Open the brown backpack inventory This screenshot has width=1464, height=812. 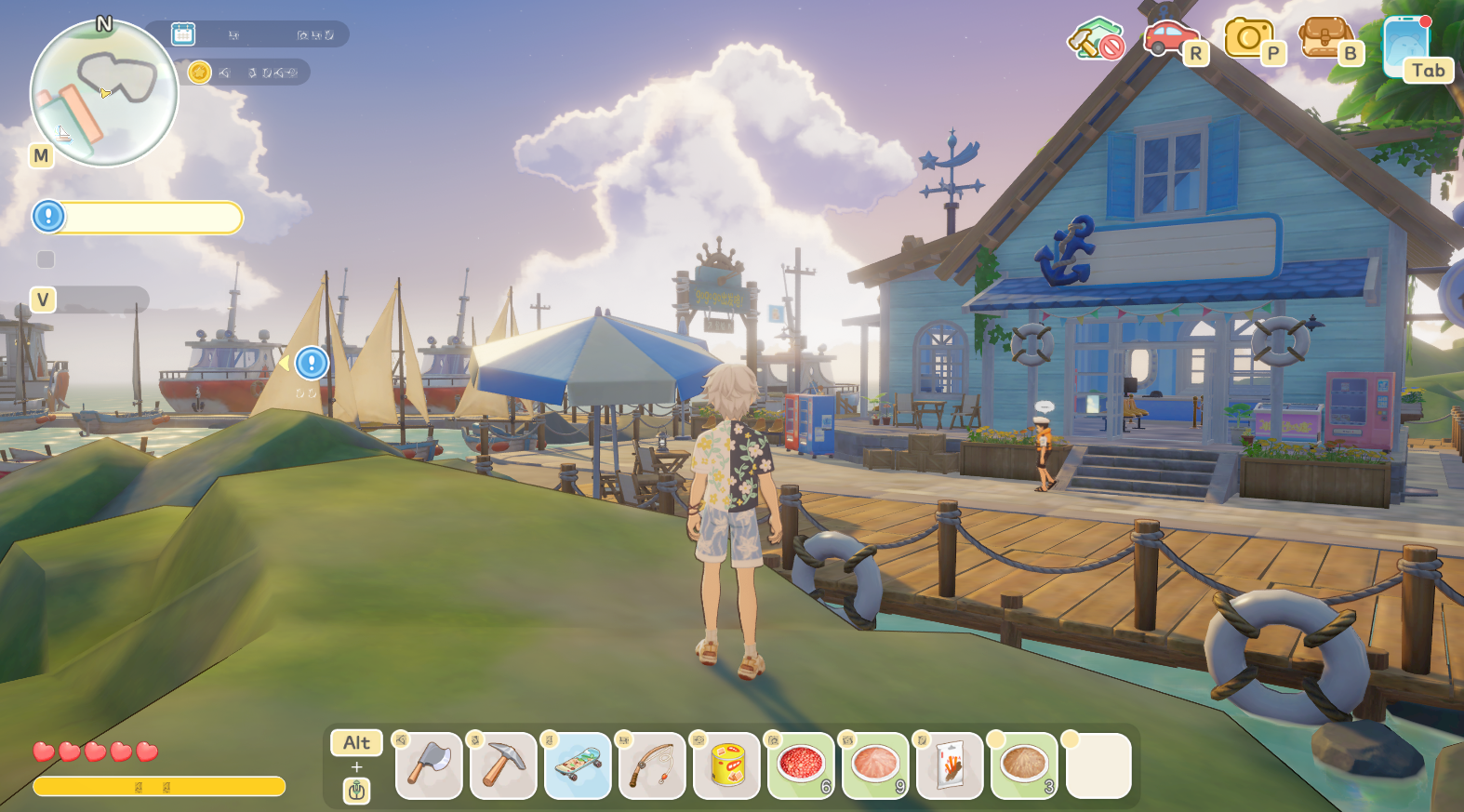(1325, 39)
